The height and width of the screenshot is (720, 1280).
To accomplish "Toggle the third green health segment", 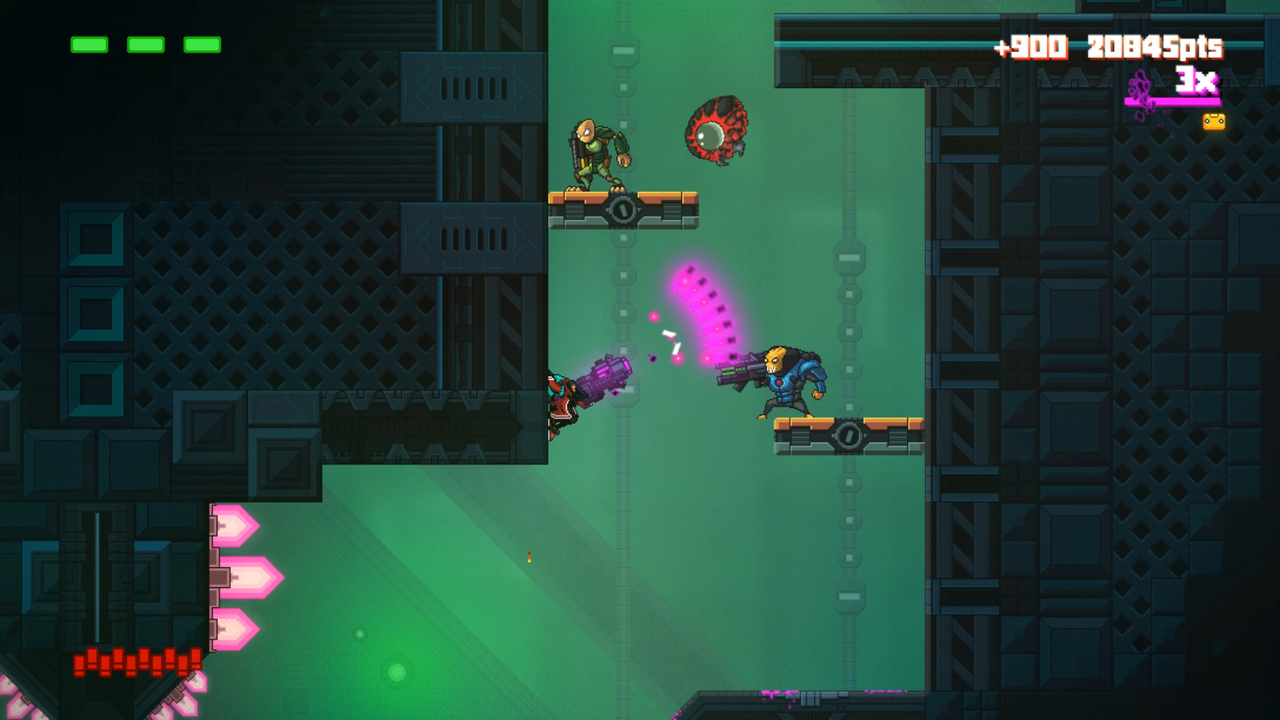I will coord(201,44).
